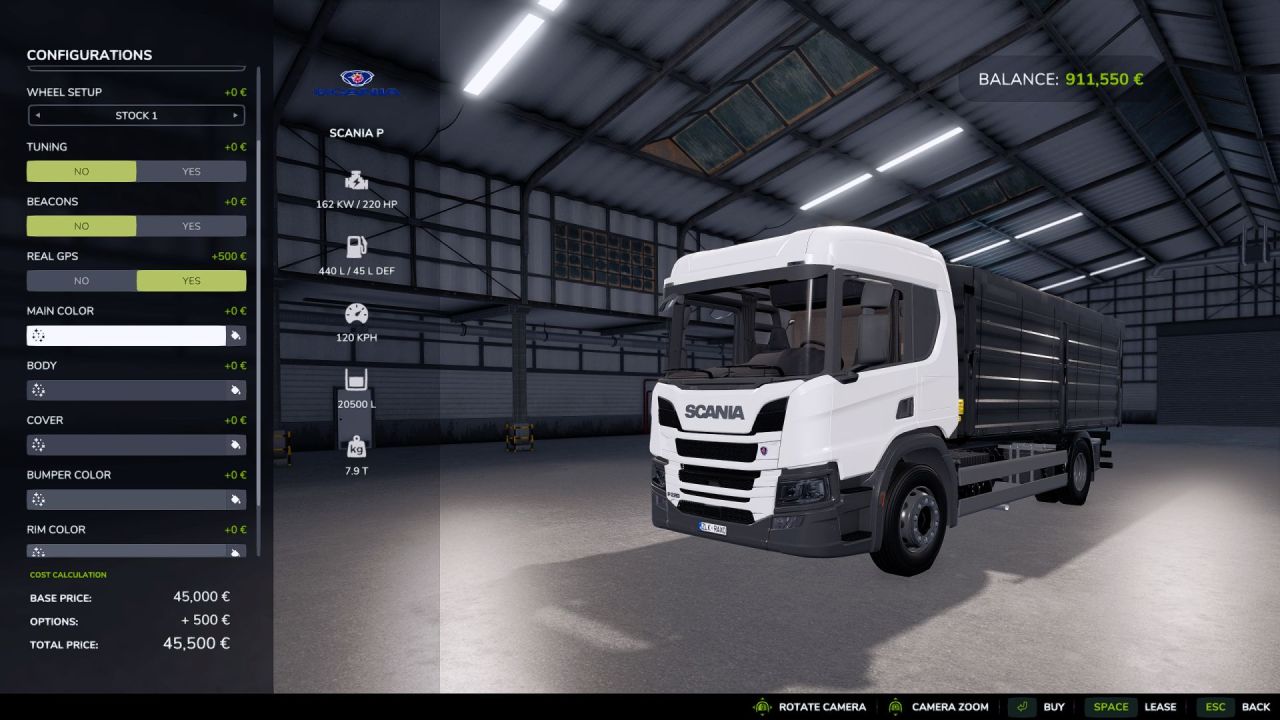This screenshot has height=720, width=1280.
Task: Click the right arrow on Wheel Setup
Action: click(x=236, y=115)
